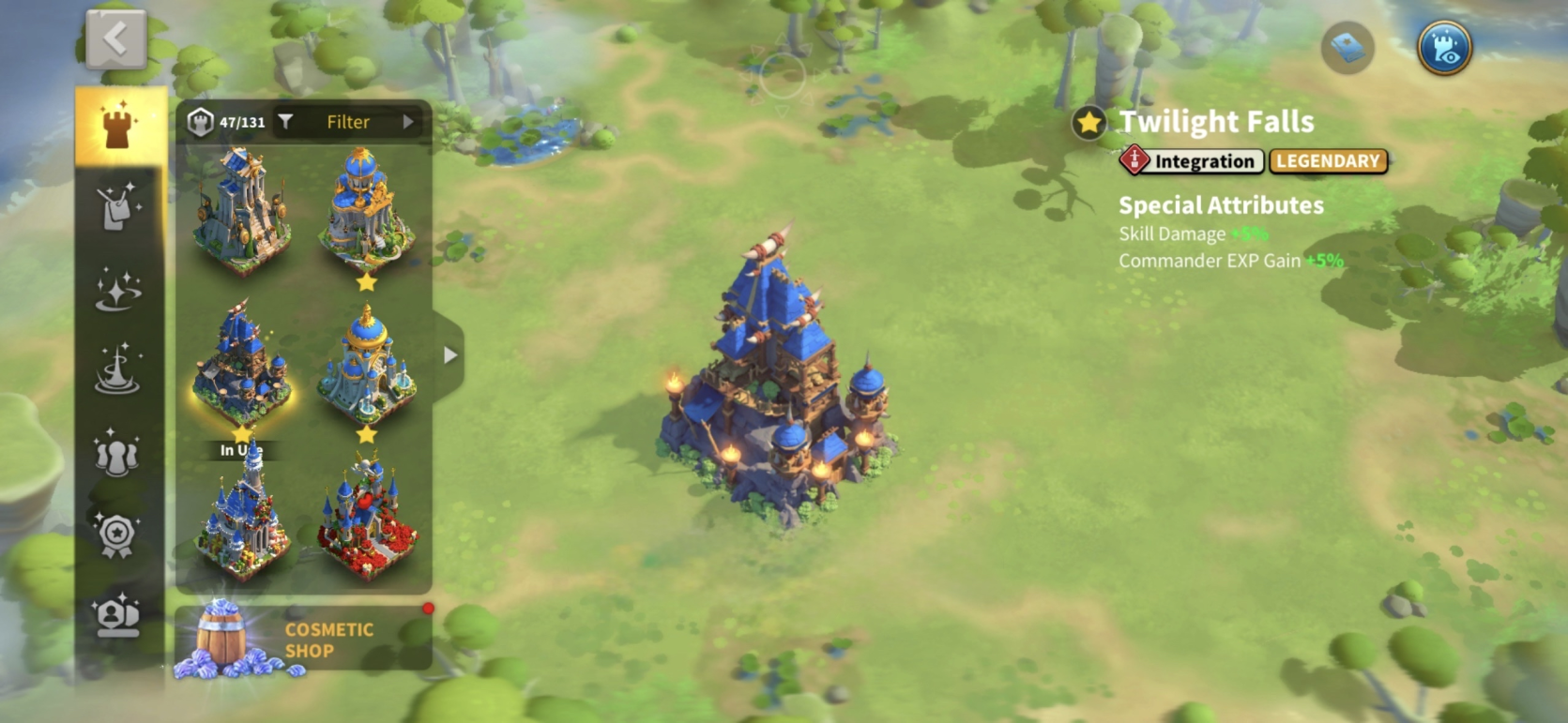This screenshot has height=723, width=1568.
Task: Switch to the medal badge category tab
Action: pyautogui.click(x=117, y=535)
